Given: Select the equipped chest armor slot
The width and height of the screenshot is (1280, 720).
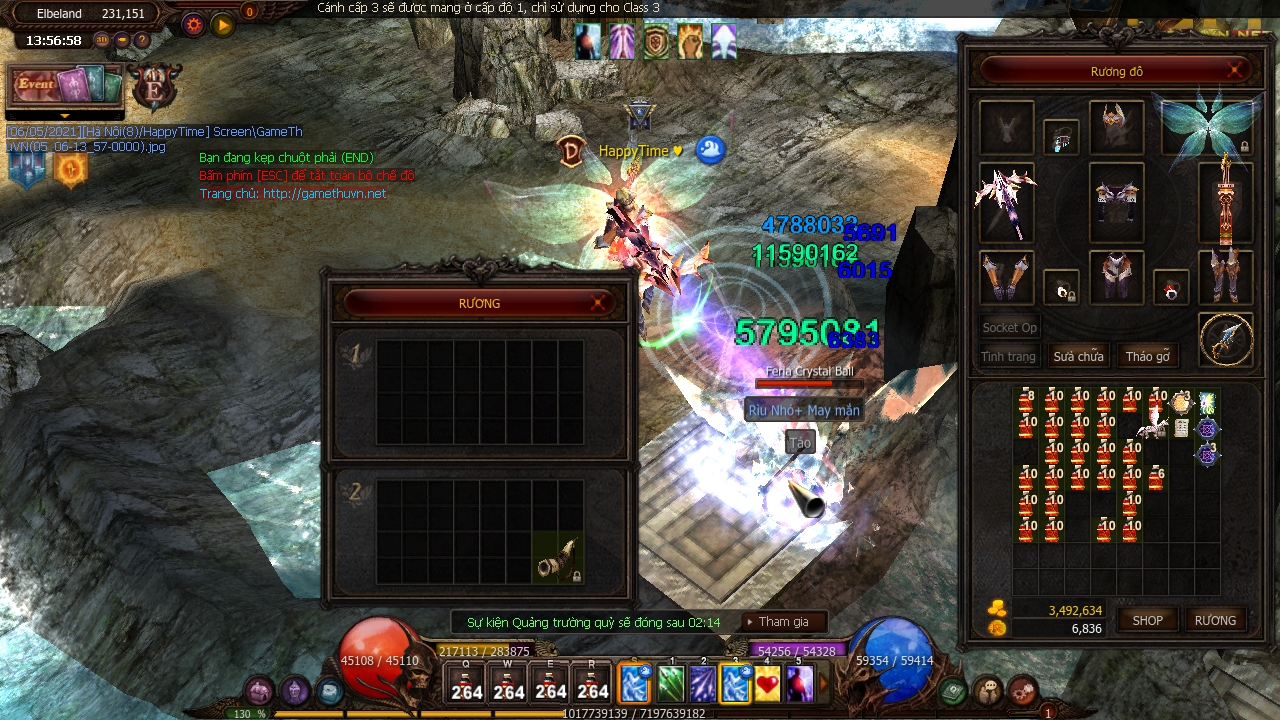Looking at the screenshot, I should pyautogui.click(x=1116, y=203).
